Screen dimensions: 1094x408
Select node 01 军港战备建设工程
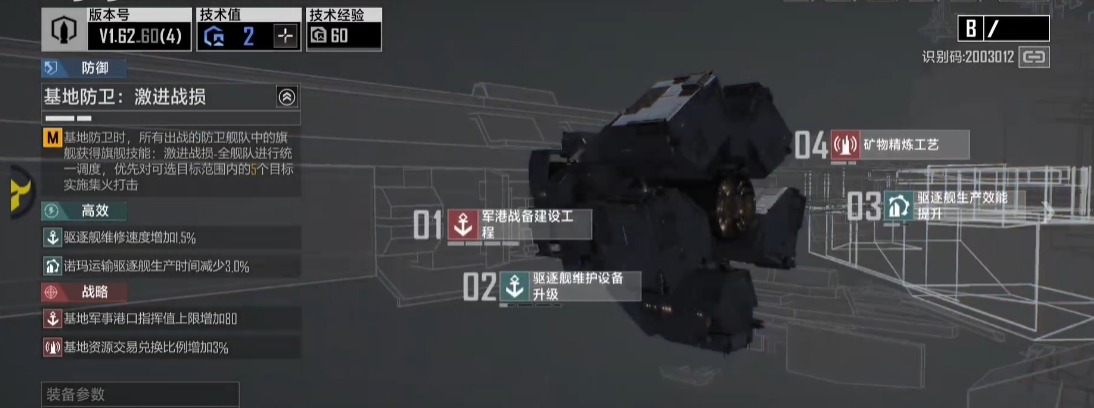point(518,224)
